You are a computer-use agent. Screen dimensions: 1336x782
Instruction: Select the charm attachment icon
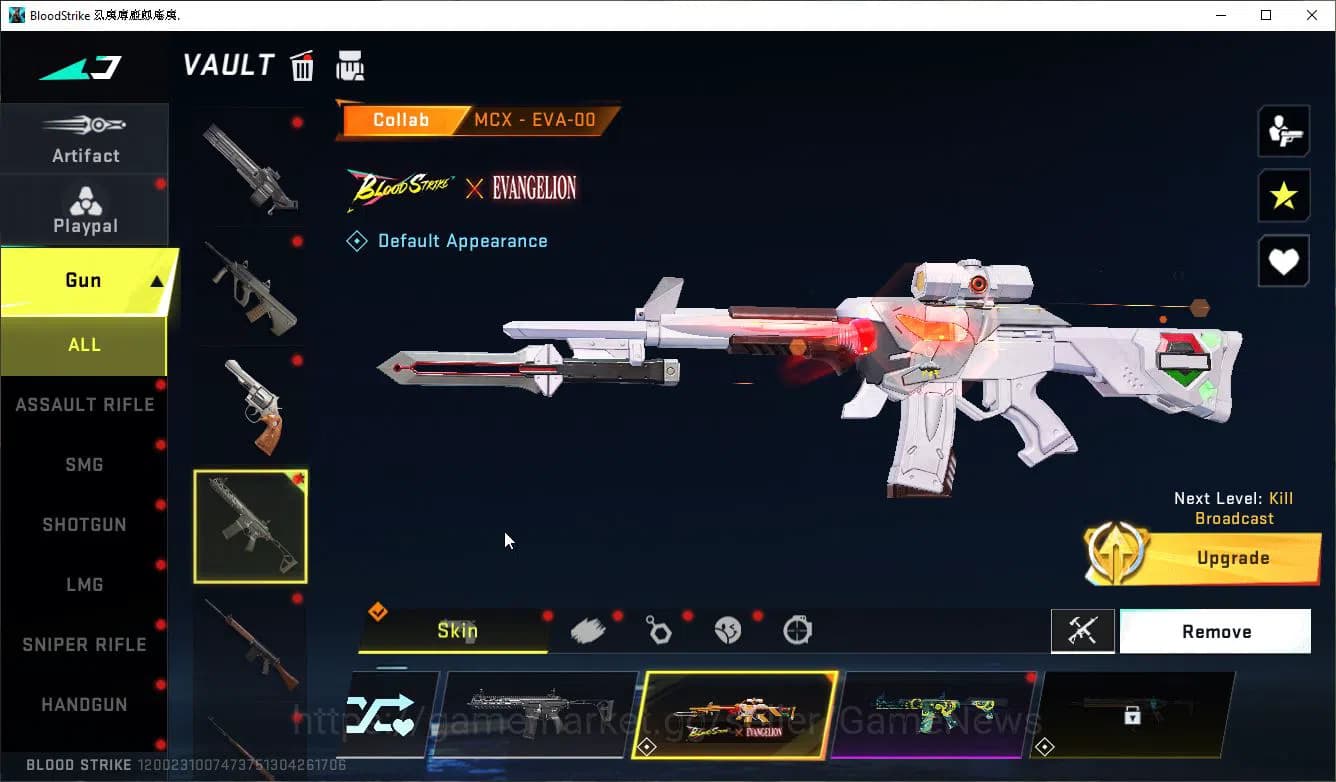[x=659, y=630]
